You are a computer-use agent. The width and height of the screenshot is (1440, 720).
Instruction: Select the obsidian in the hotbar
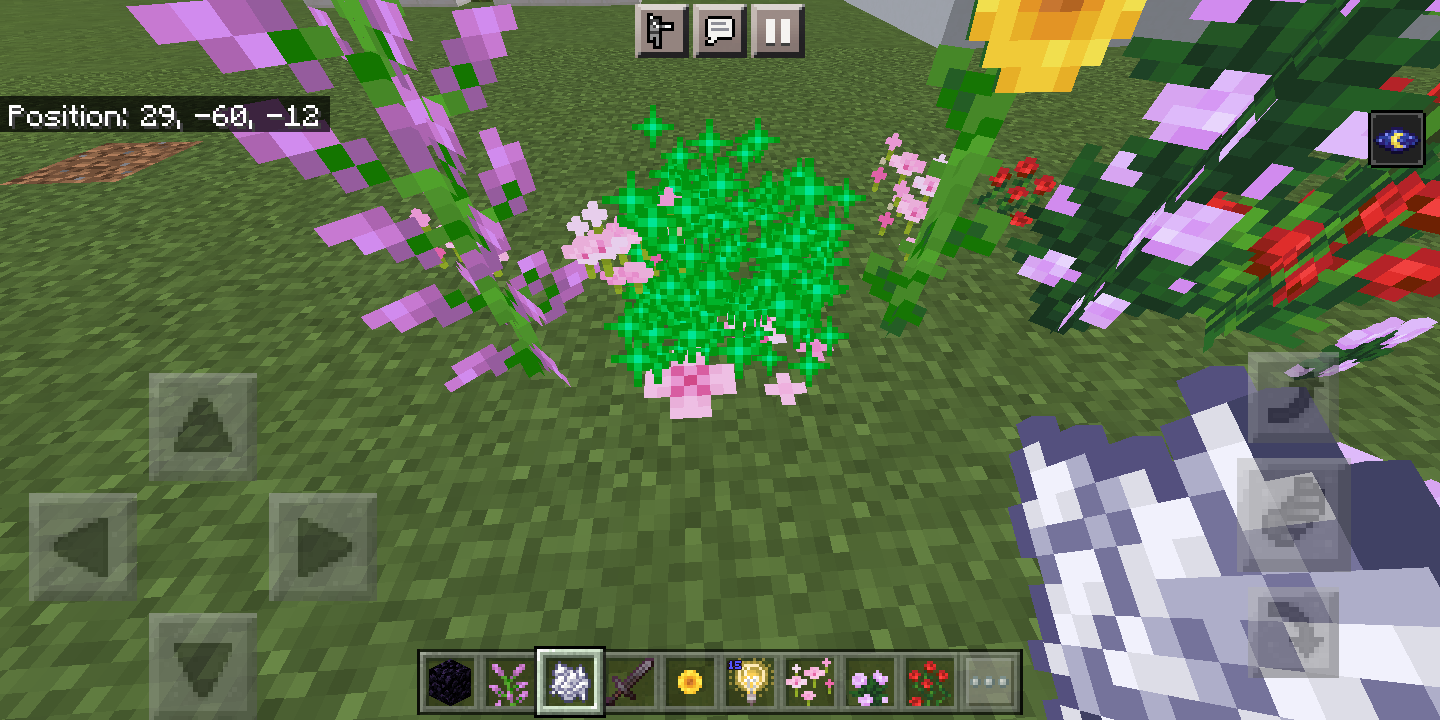[x=451, y=681]
